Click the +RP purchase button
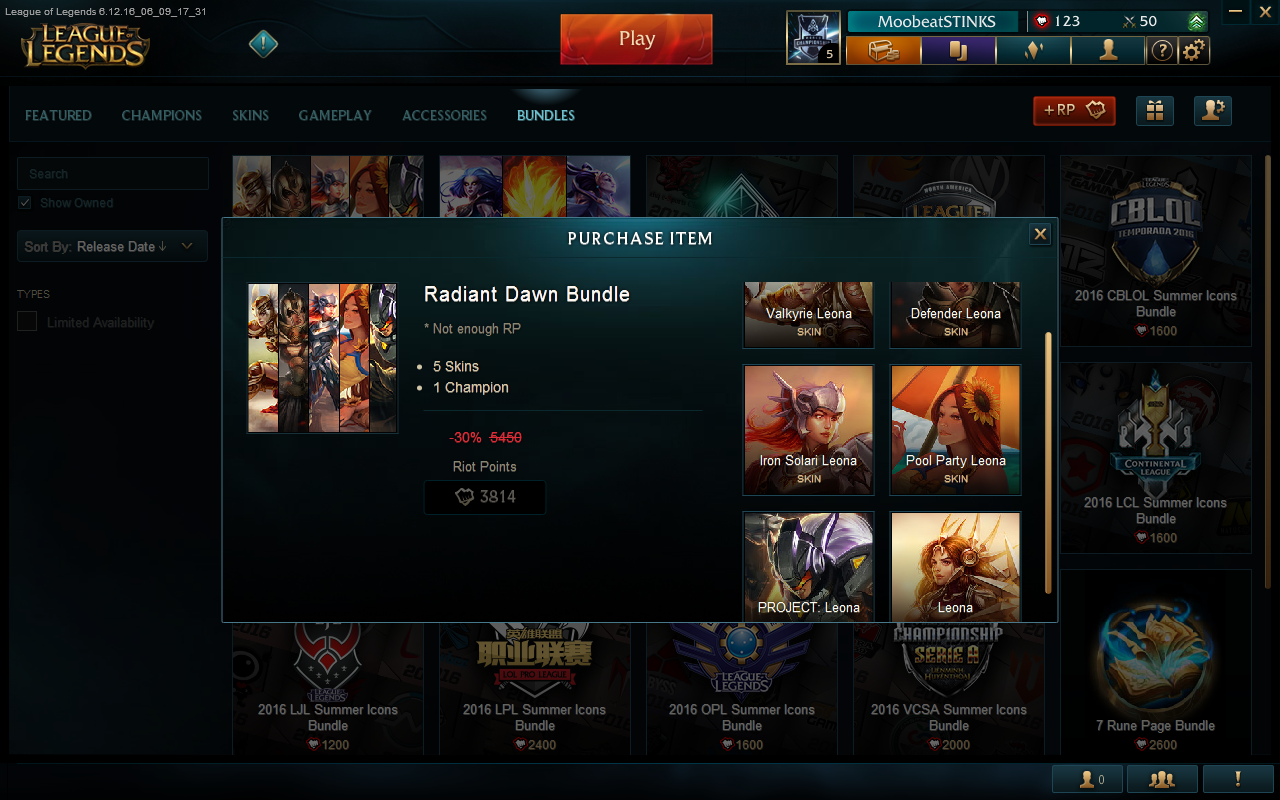 pos(1074,111)
